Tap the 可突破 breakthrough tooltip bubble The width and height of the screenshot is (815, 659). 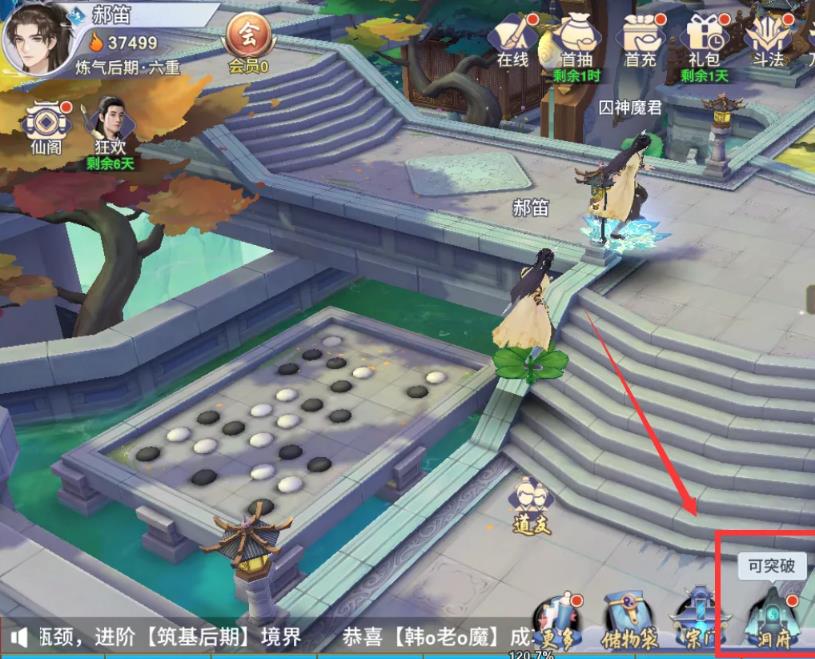tap(772, 565)
